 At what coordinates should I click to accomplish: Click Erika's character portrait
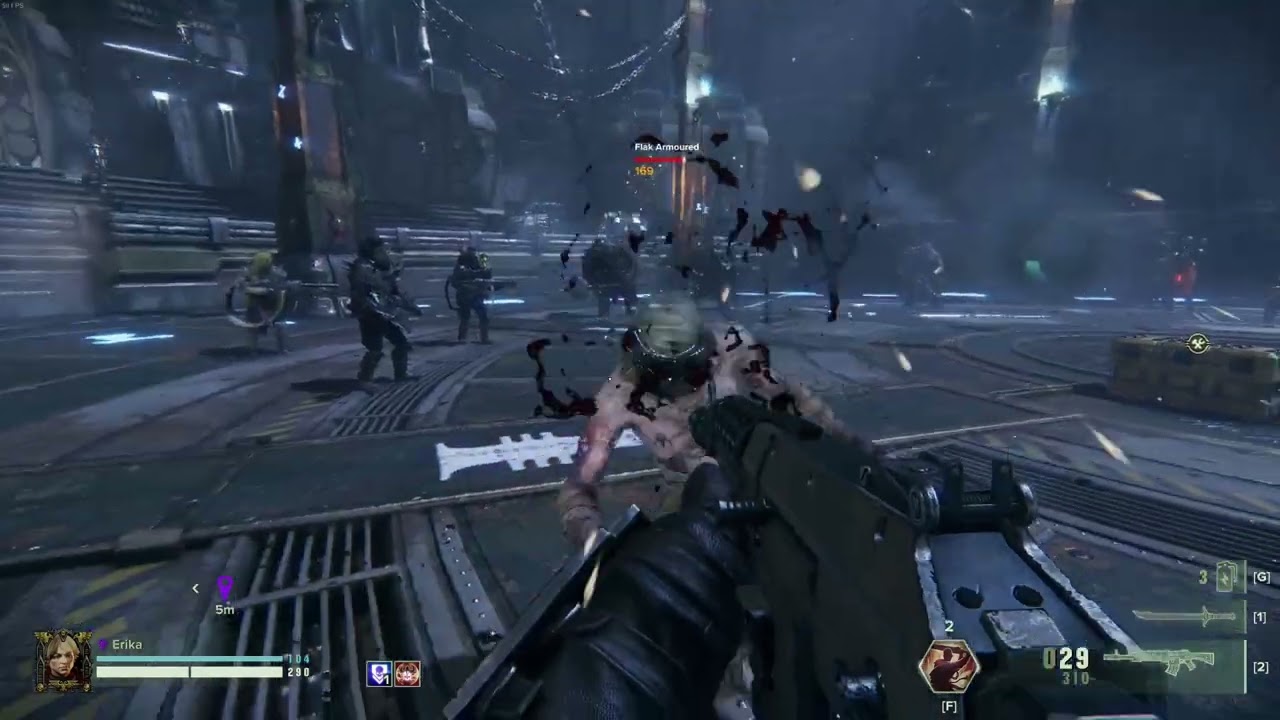(63, 660)
